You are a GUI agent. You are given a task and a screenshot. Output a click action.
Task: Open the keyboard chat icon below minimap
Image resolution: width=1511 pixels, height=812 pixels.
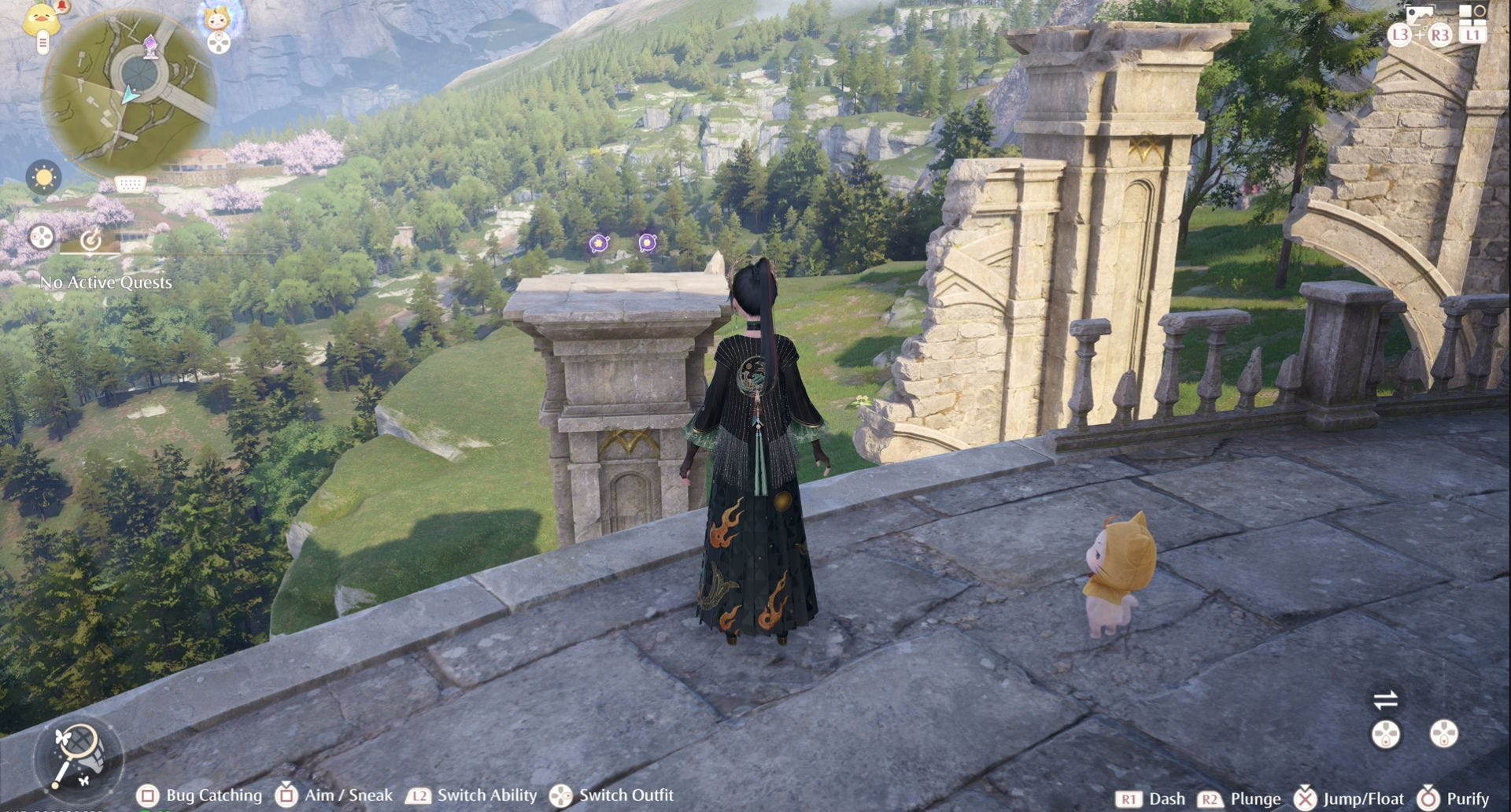pyautogui.click(x=130, y=184)
